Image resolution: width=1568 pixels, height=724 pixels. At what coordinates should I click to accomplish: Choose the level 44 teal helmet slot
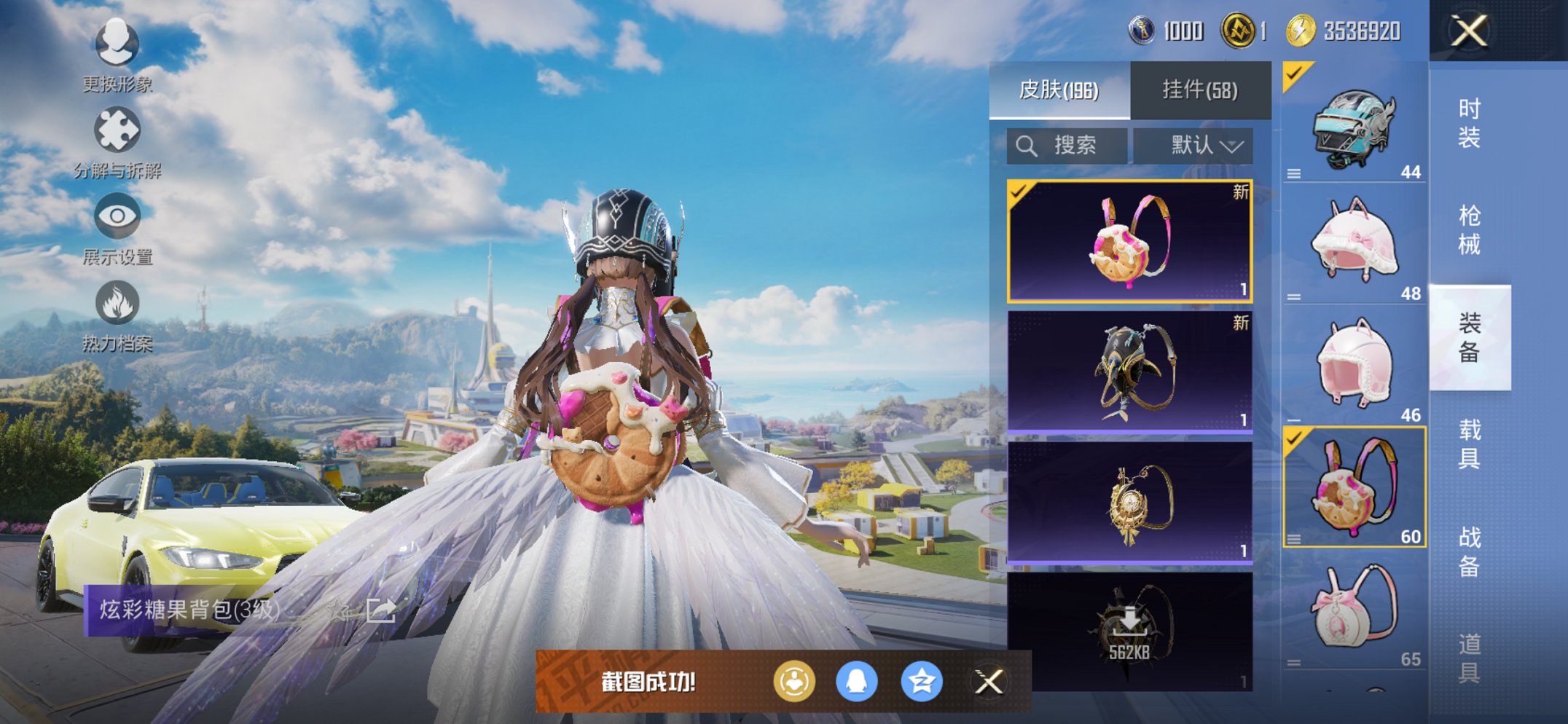(x=1354, y=125)
